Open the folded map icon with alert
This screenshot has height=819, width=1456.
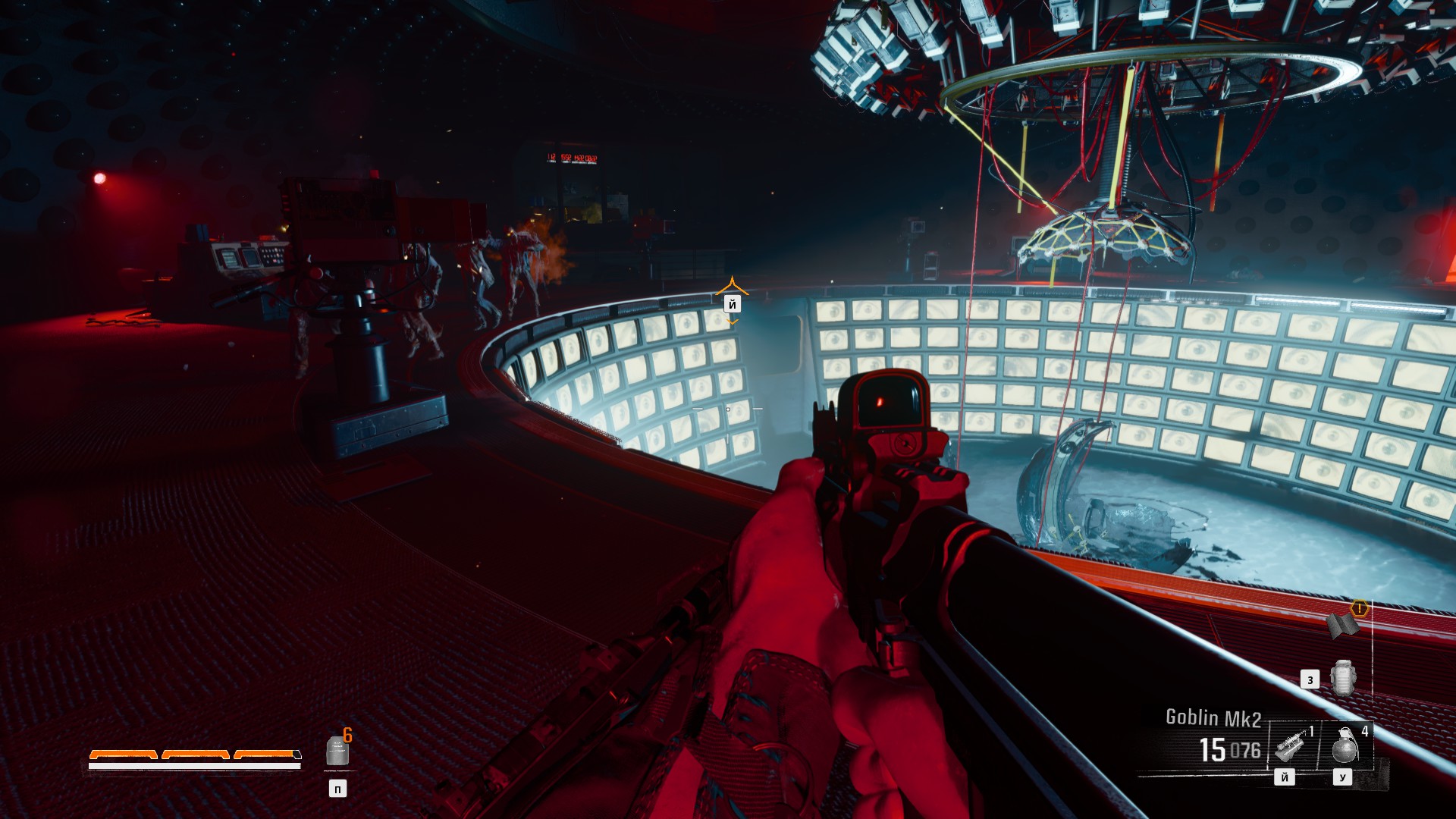1343,624
